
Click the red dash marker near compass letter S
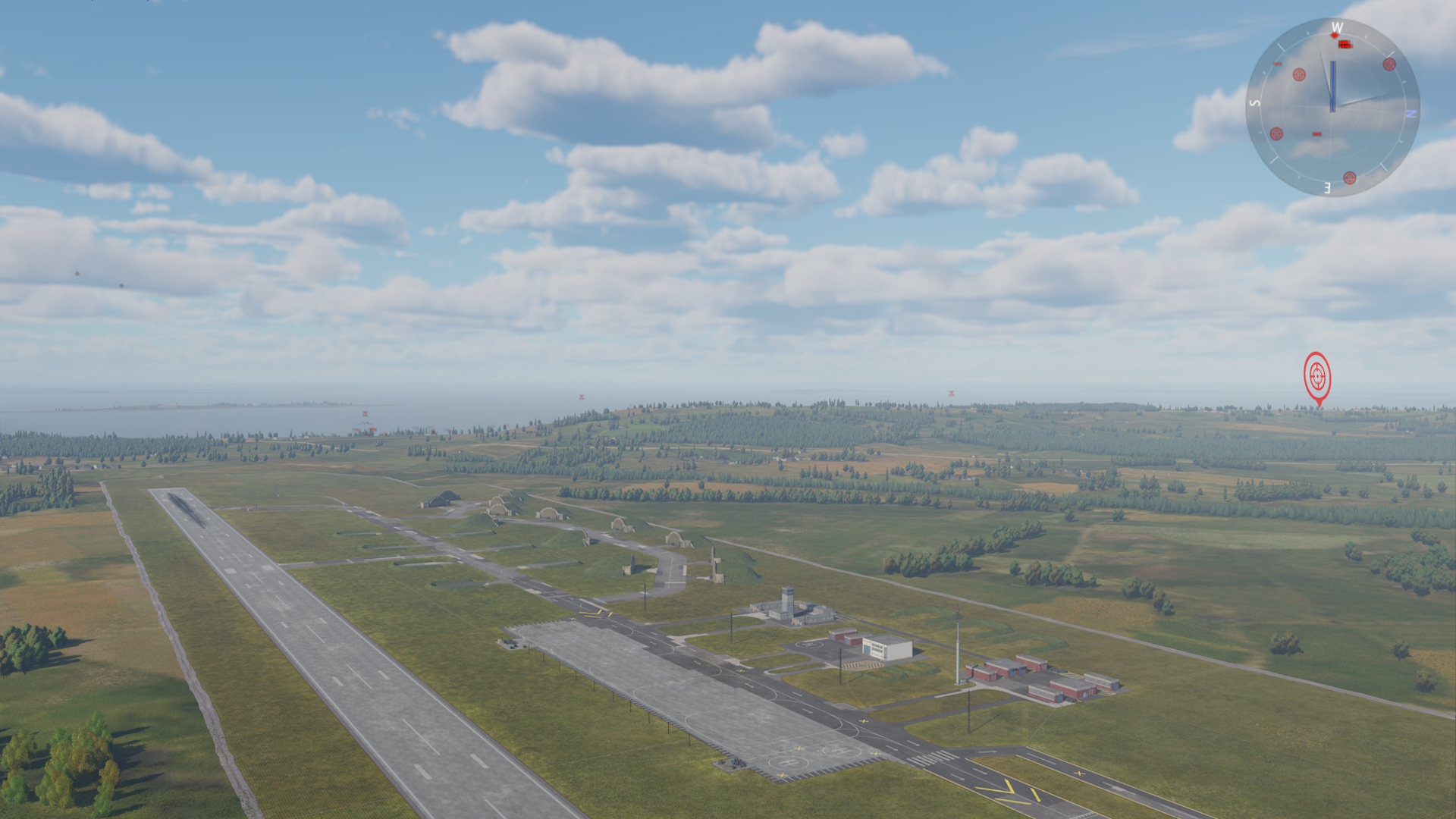click(1277, 63)
